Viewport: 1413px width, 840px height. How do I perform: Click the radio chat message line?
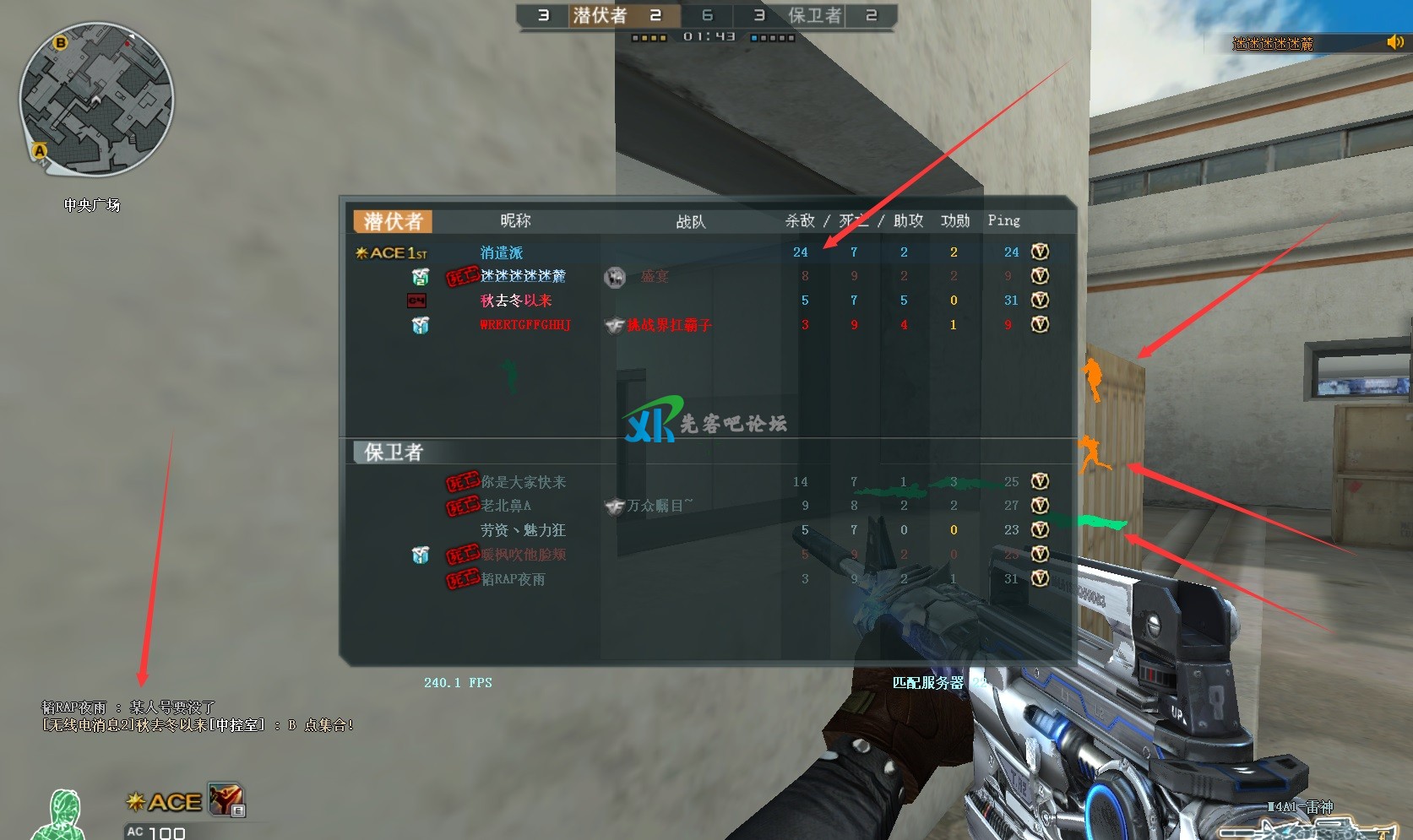coord(198,724)
